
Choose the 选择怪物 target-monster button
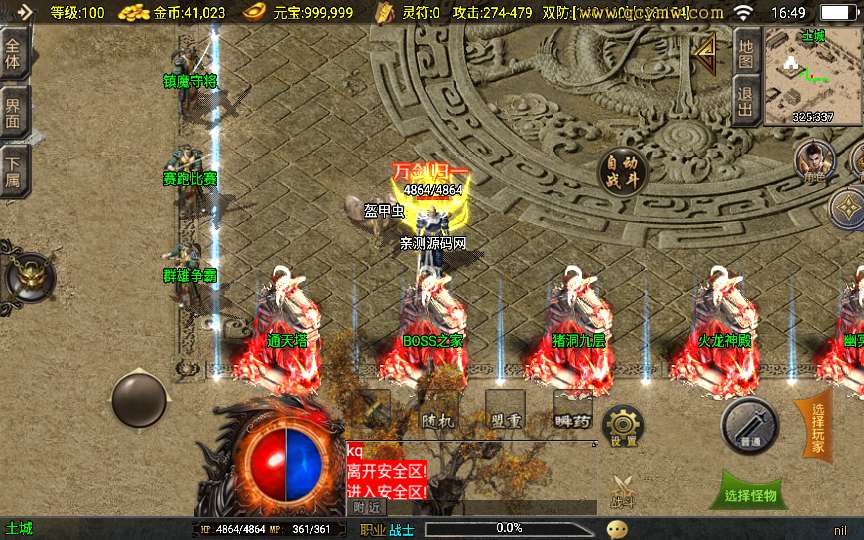(750, 495)
